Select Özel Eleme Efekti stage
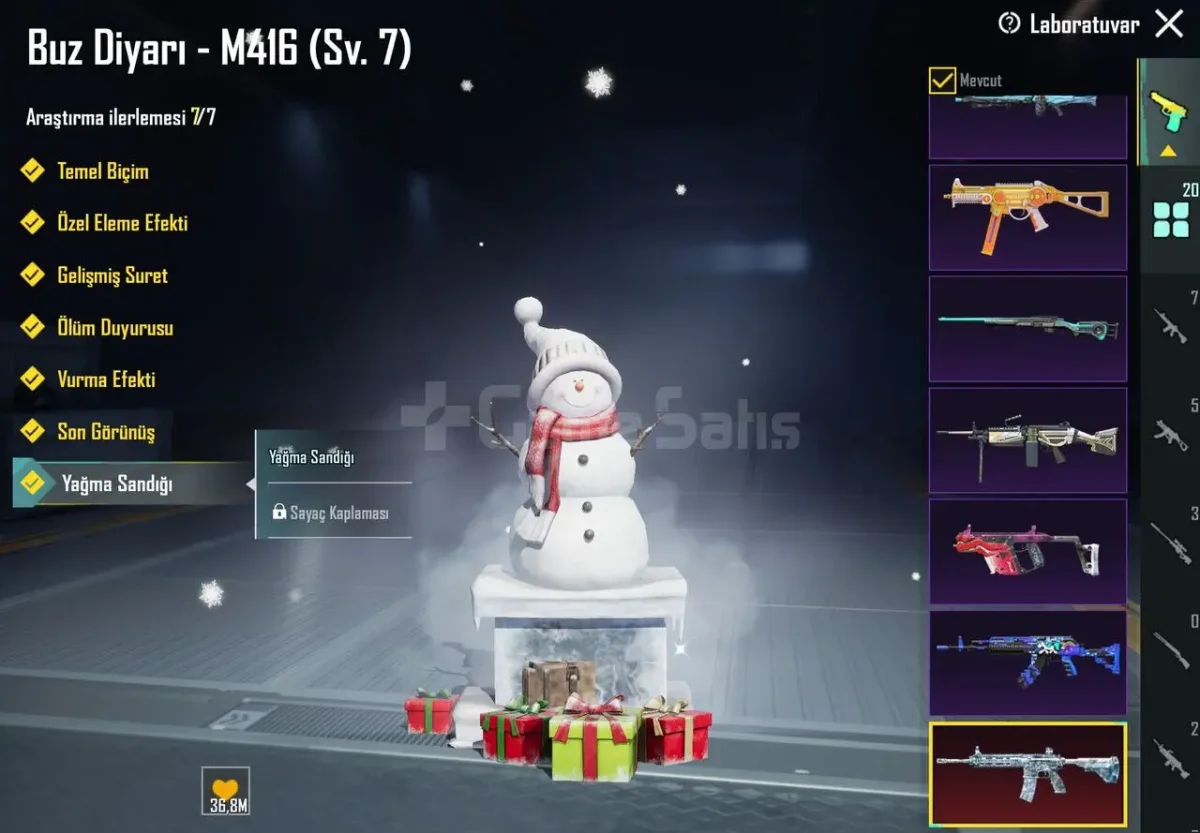The height and width of the screenshot is (833, 1200). (x=122, y=223)
